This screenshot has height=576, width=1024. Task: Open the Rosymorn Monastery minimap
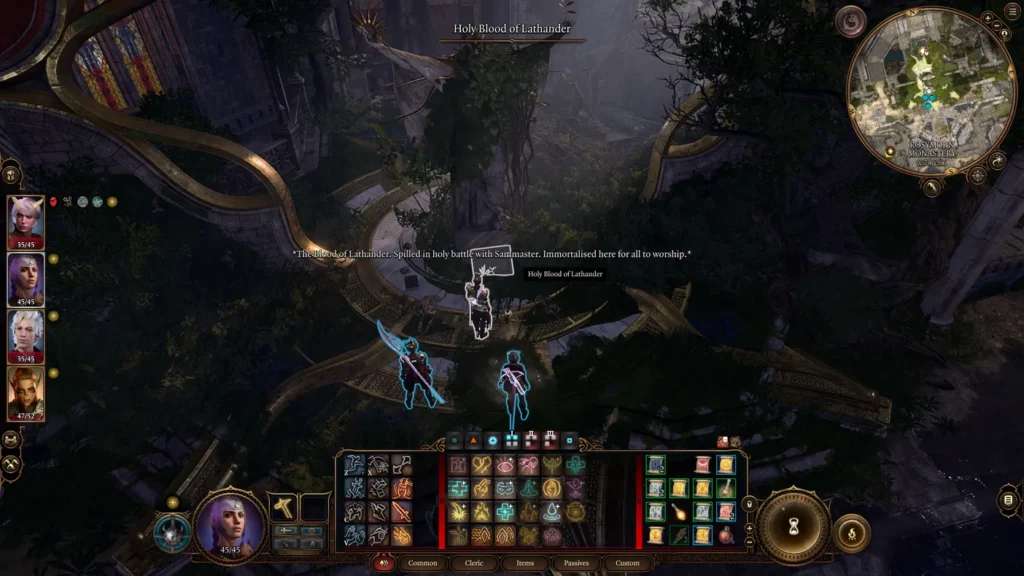click(x=918, y=89)
